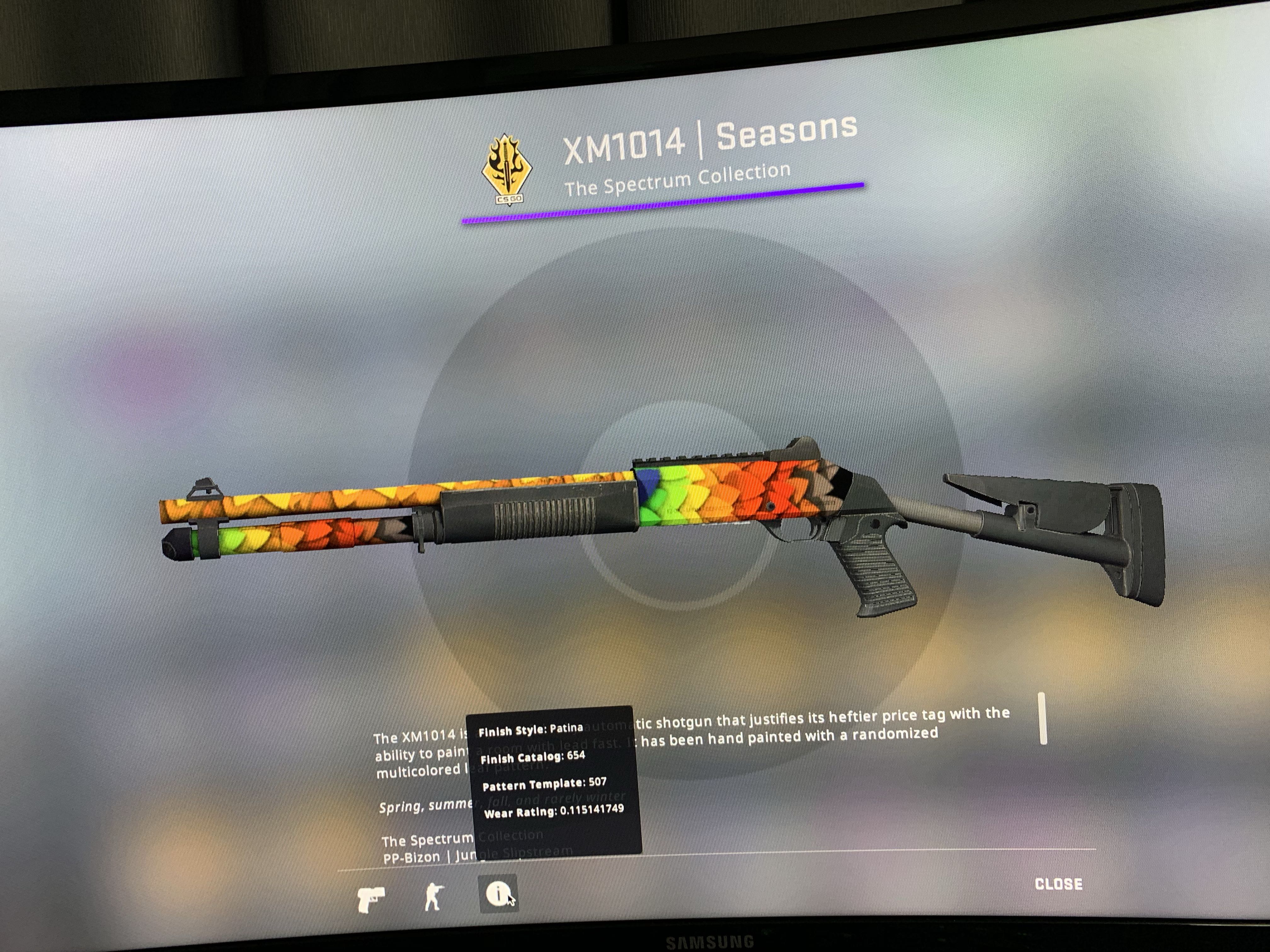Close the weapon inspect screen
This screenshot has width=1270, height=952.
[x=1058, y=884]
